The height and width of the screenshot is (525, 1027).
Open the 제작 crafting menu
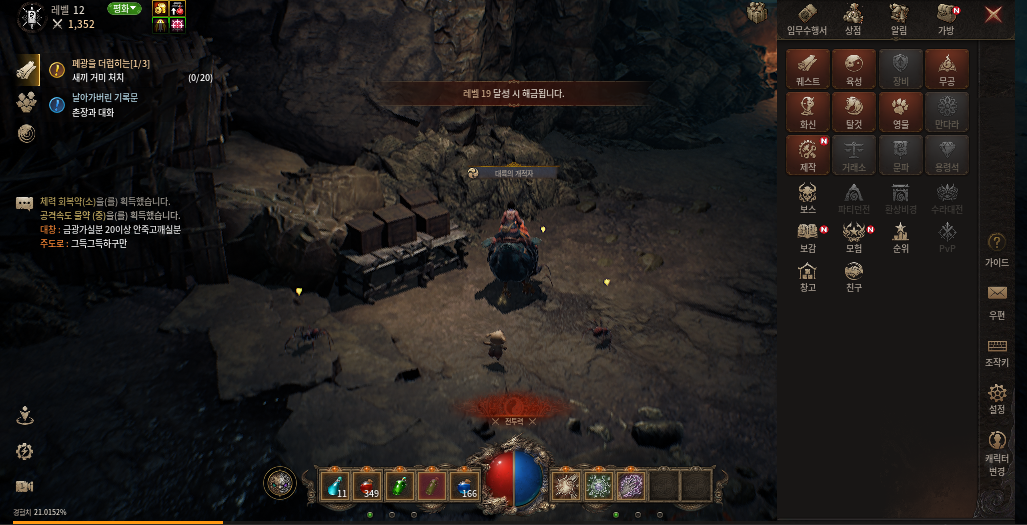point(808,154)
